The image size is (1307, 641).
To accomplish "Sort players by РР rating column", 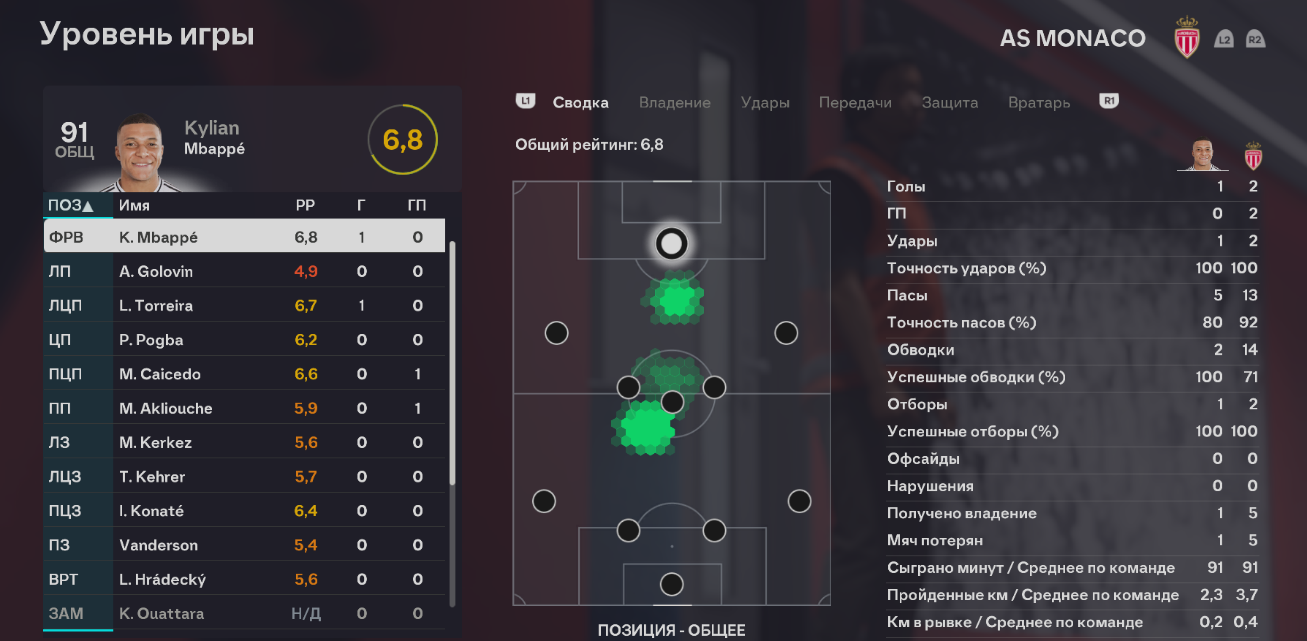I will (305, 205).
